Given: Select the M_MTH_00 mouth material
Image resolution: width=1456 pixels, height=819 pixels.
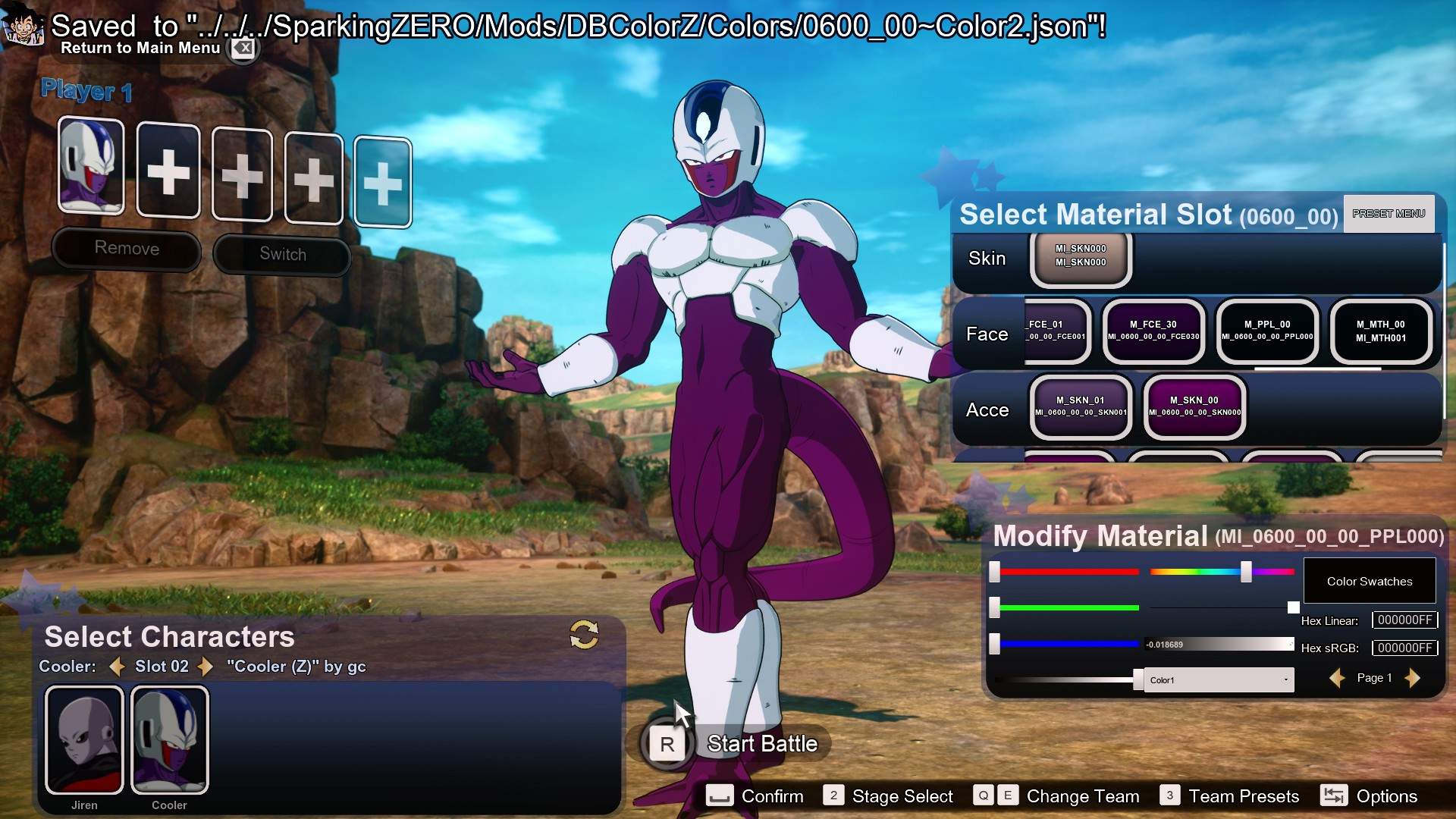Looking at the screenshot, I should click(1380, 332).
